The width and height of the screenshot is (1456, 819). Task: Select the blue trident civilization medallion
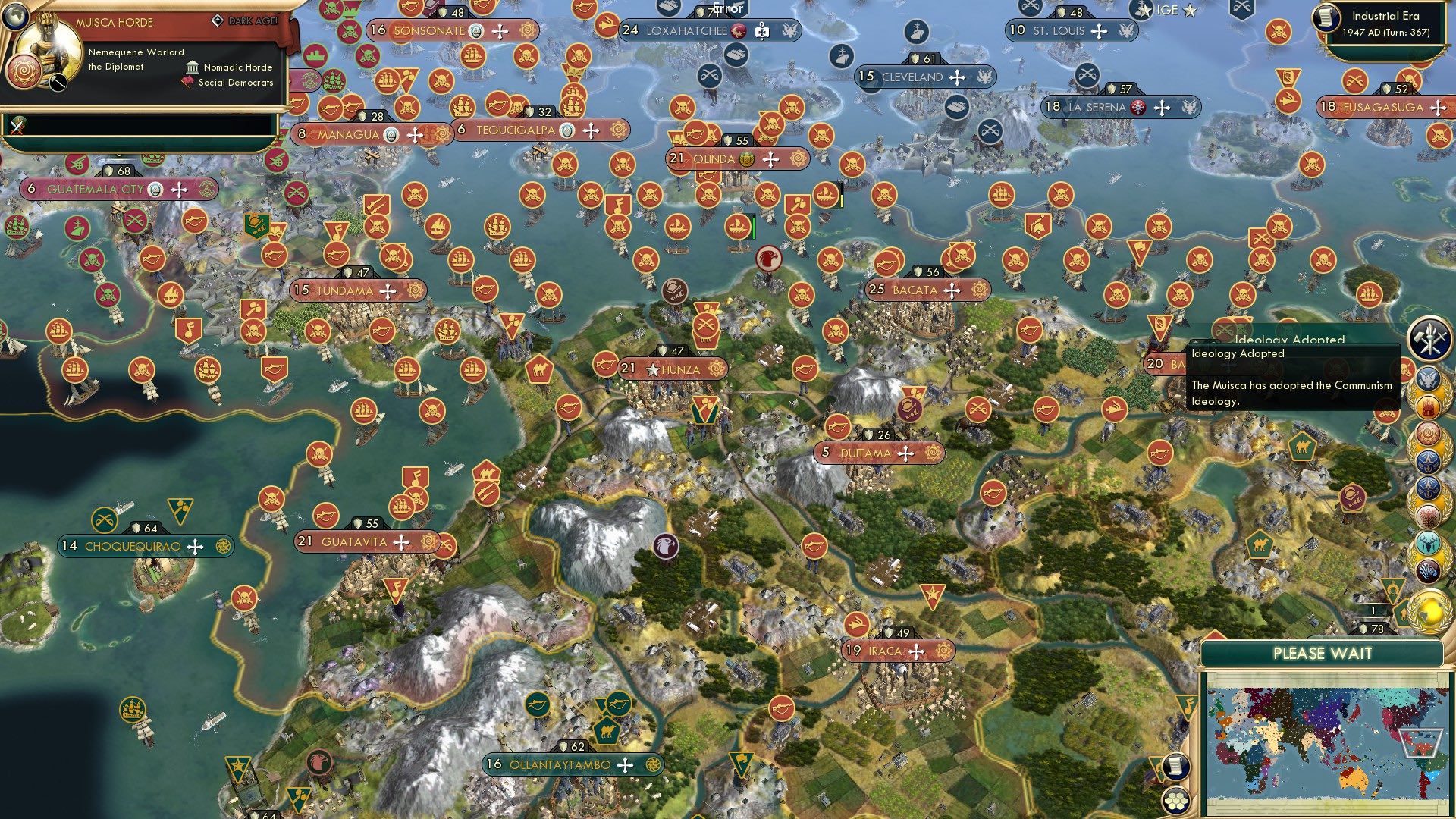pyautogui.click(x=1429, y=460)
